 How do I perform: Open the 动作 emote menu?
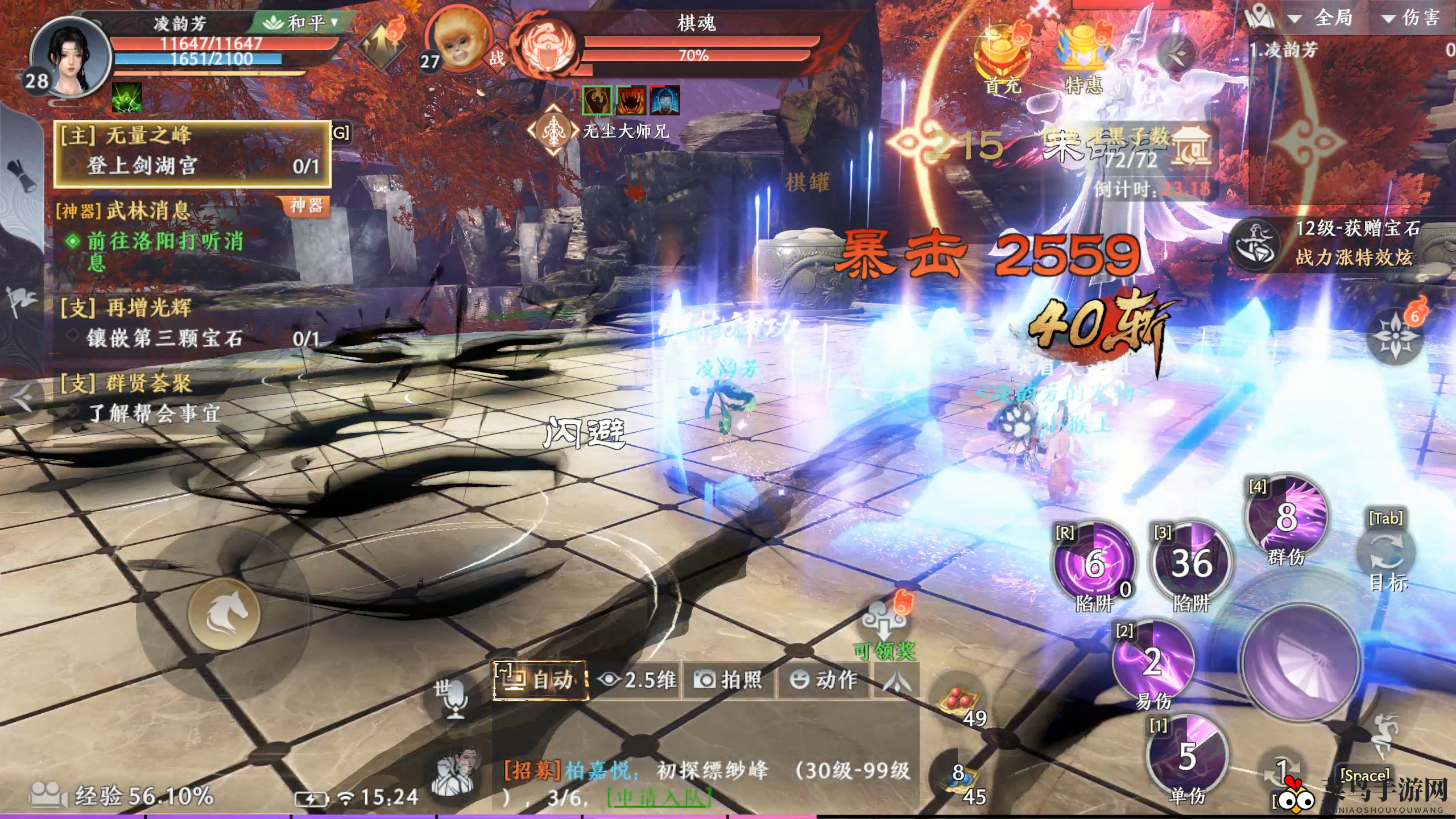tap(824, 680)
